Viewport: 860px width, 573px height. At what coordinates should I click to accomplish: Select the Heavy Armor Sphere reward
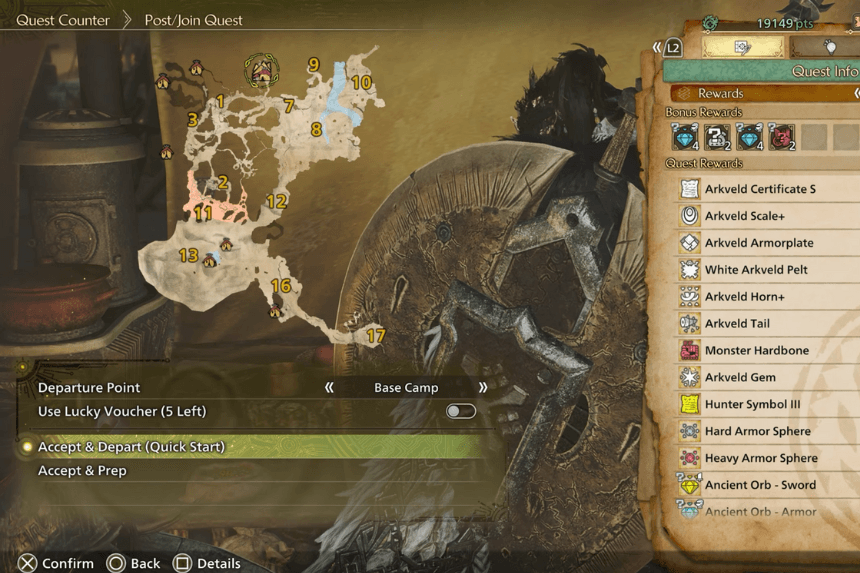tap(760, 458)
